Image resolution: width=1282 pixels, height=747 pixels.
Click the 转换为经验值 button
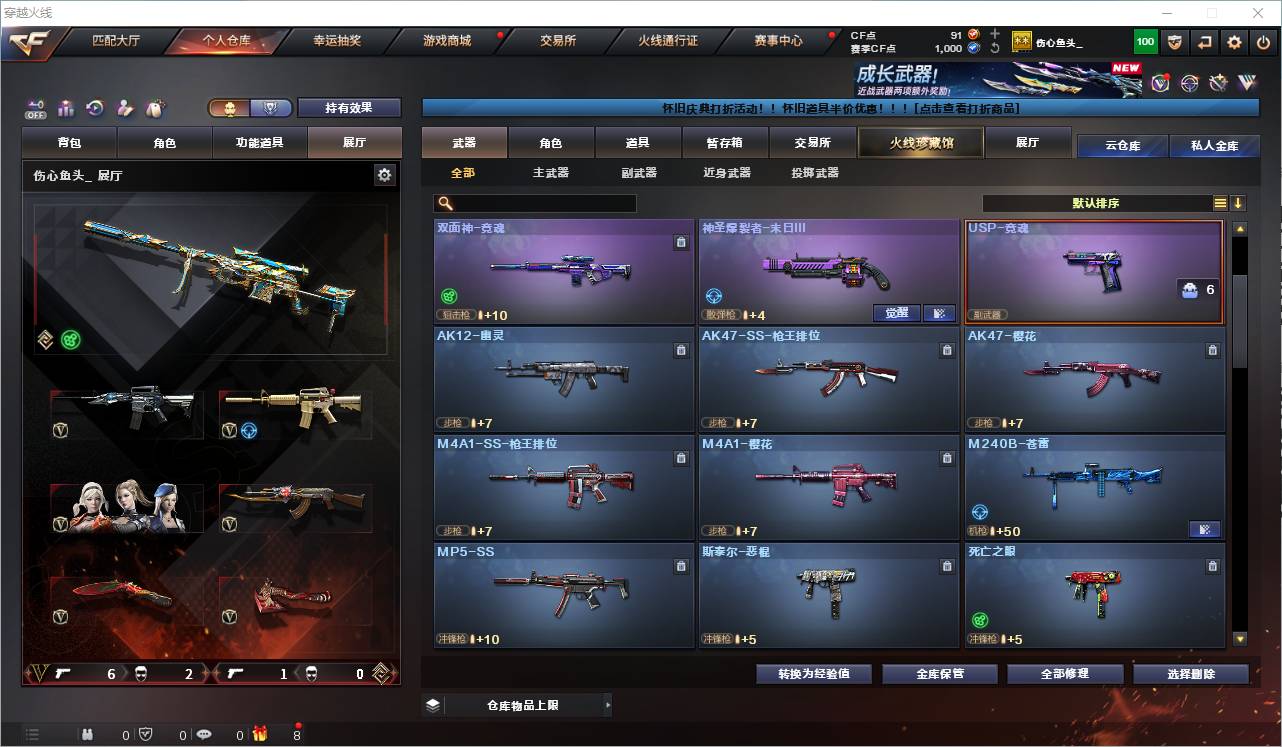tap(813, 674)
